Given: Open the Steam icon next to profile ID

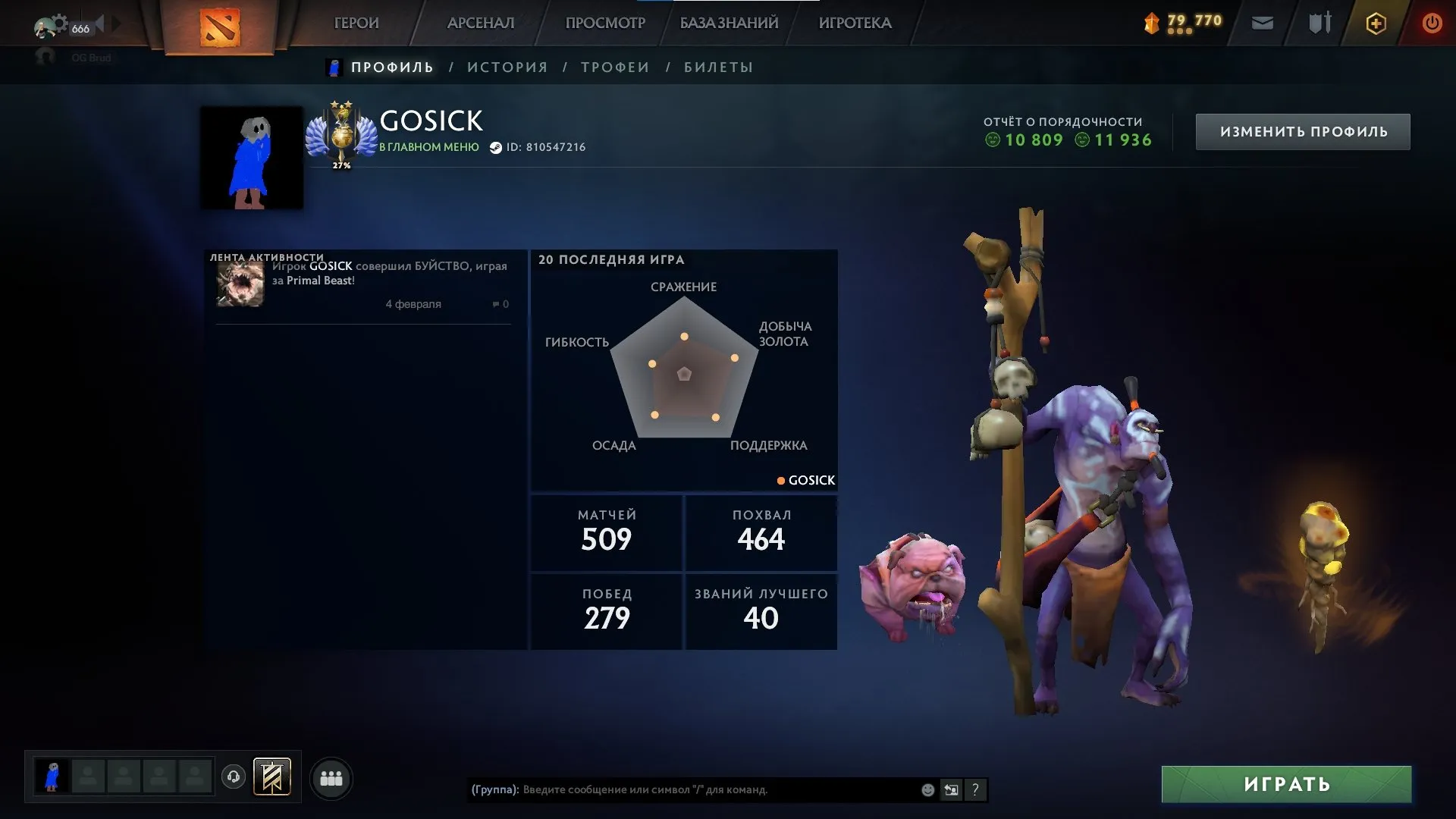Looking at the screenshot, I should (x=497, y=147).
